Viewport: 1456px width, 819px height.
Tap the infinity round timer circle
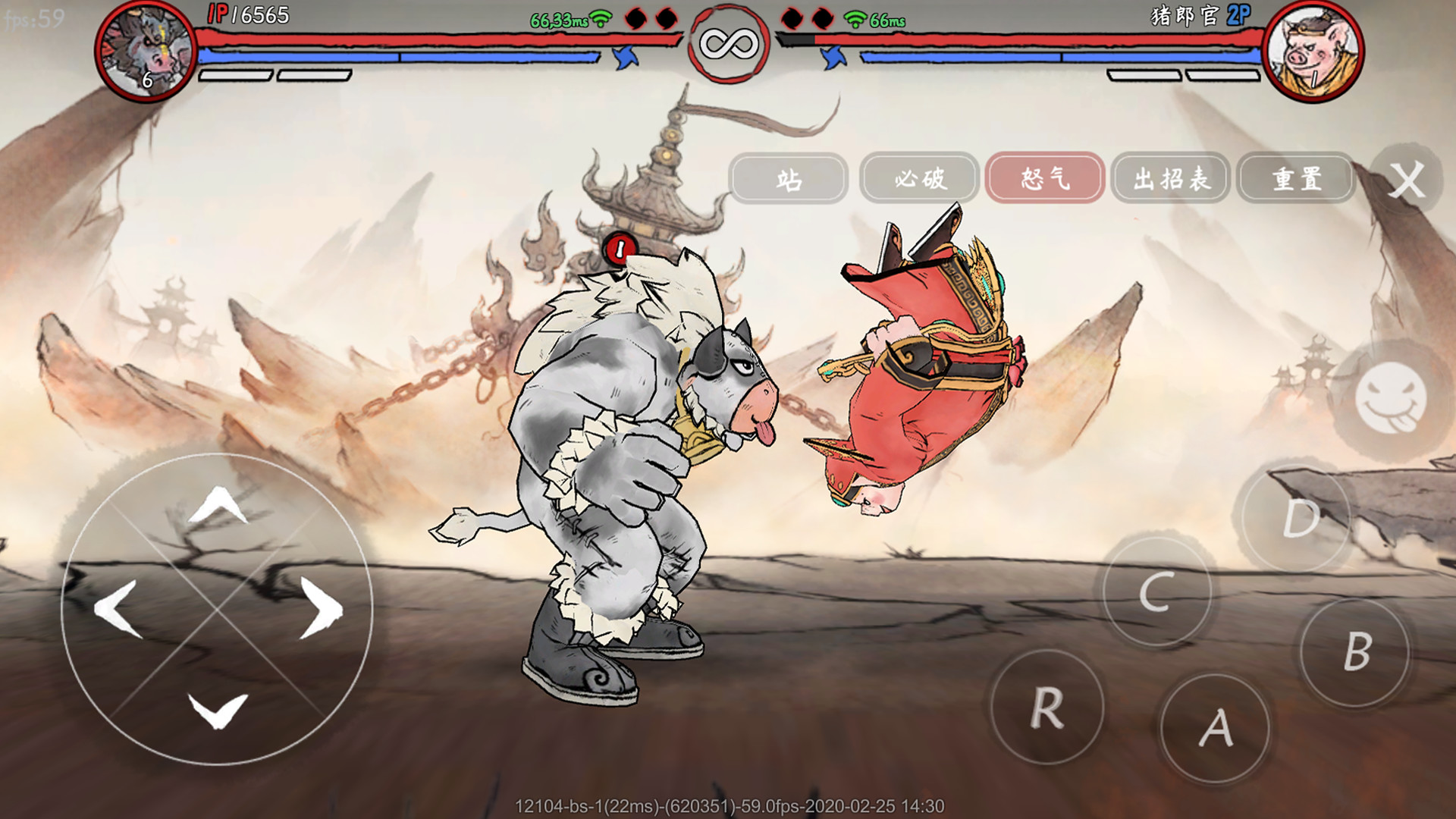pyautogui.click(x=728, y=44)
